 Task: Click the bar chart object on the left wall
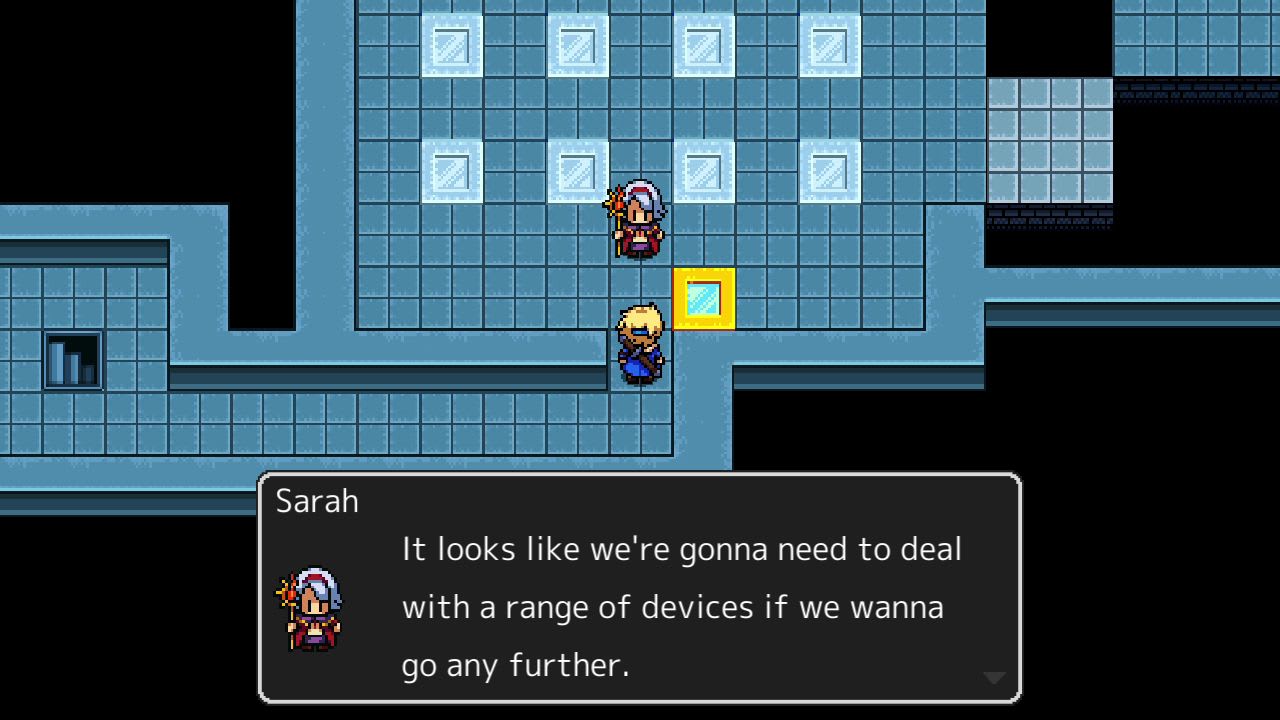tap(72, 360)
